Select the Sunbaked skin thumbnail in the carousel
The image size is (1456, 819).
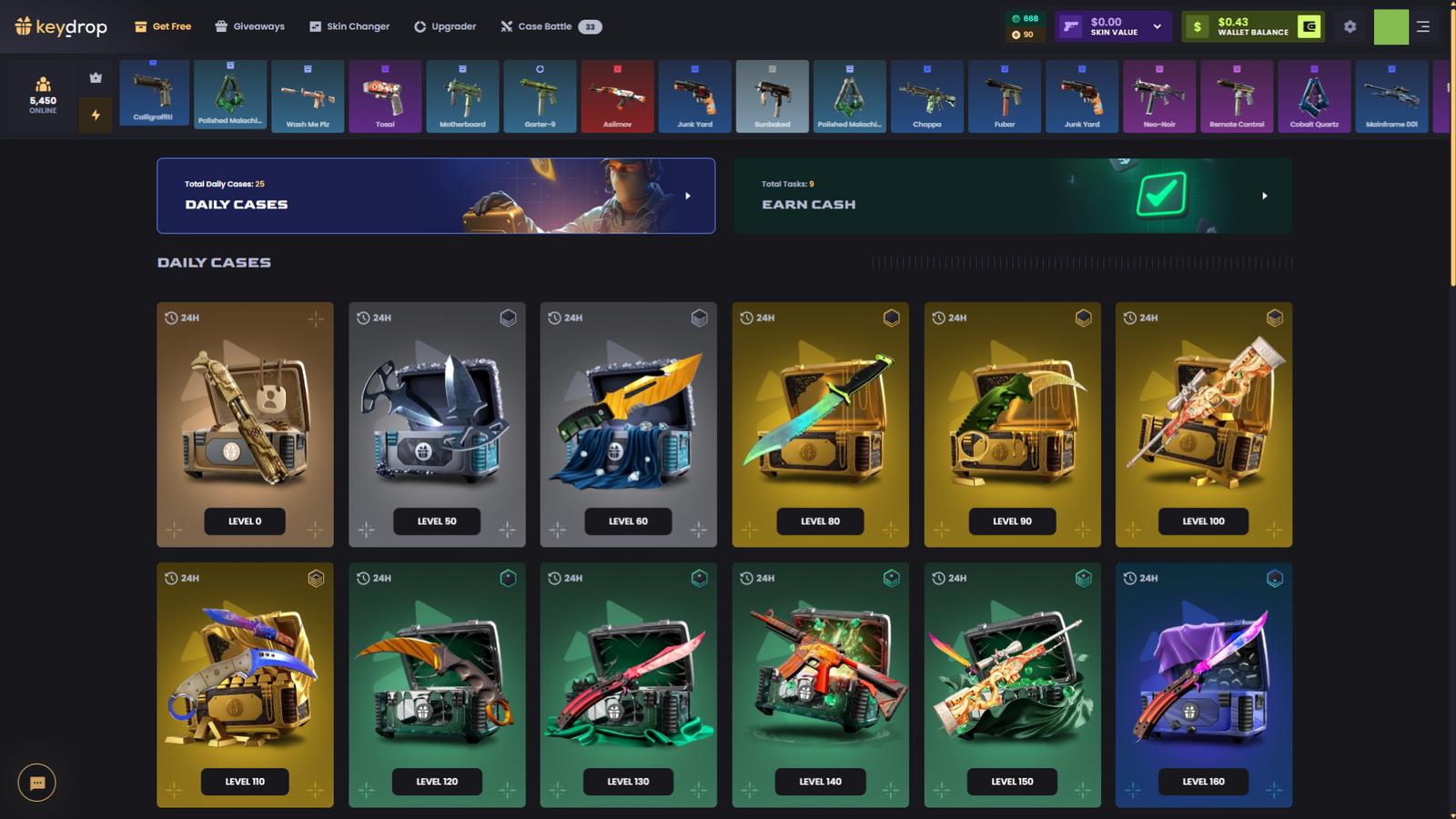(772, 96)
